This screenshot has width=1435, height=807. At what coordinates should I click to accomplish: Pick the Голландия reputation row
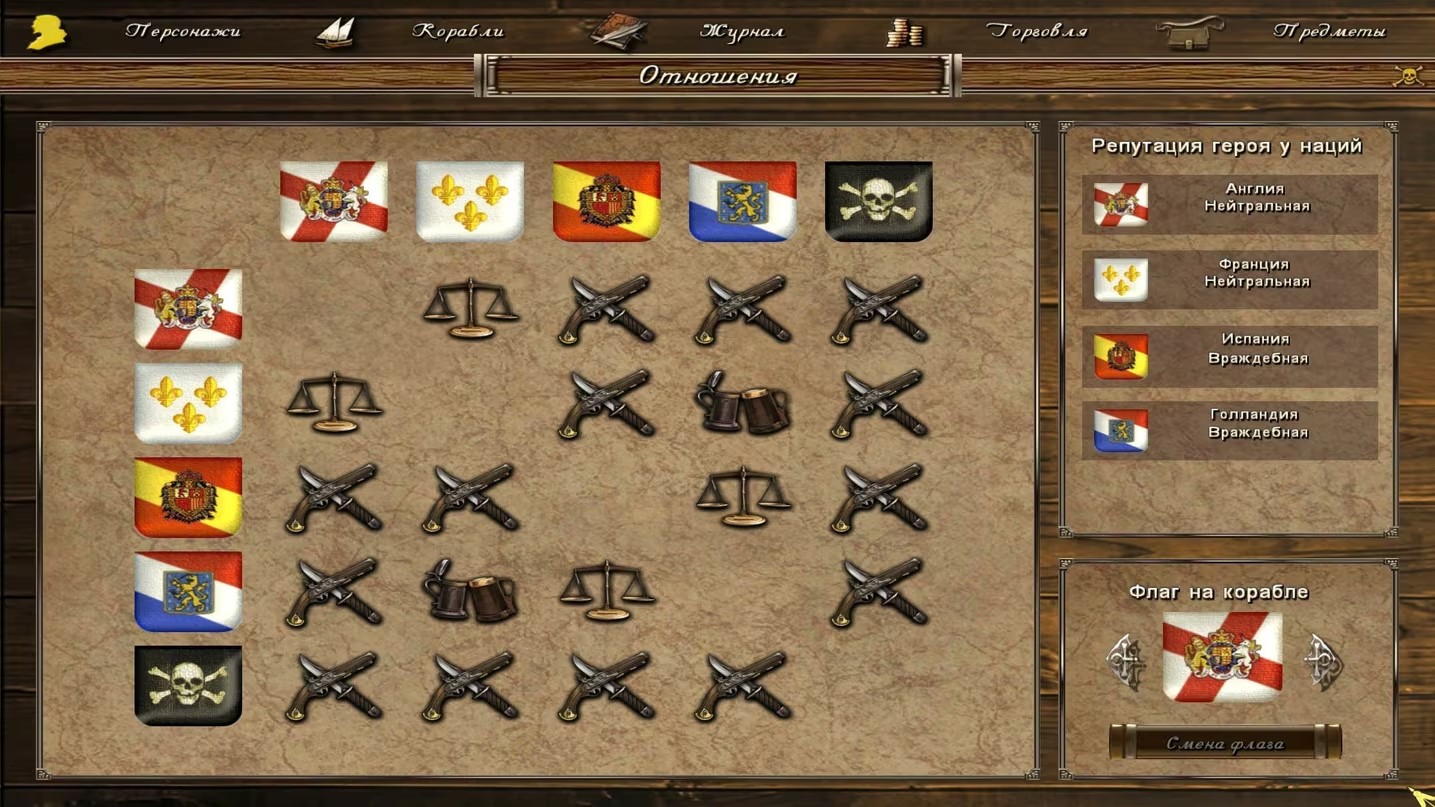1229,431
